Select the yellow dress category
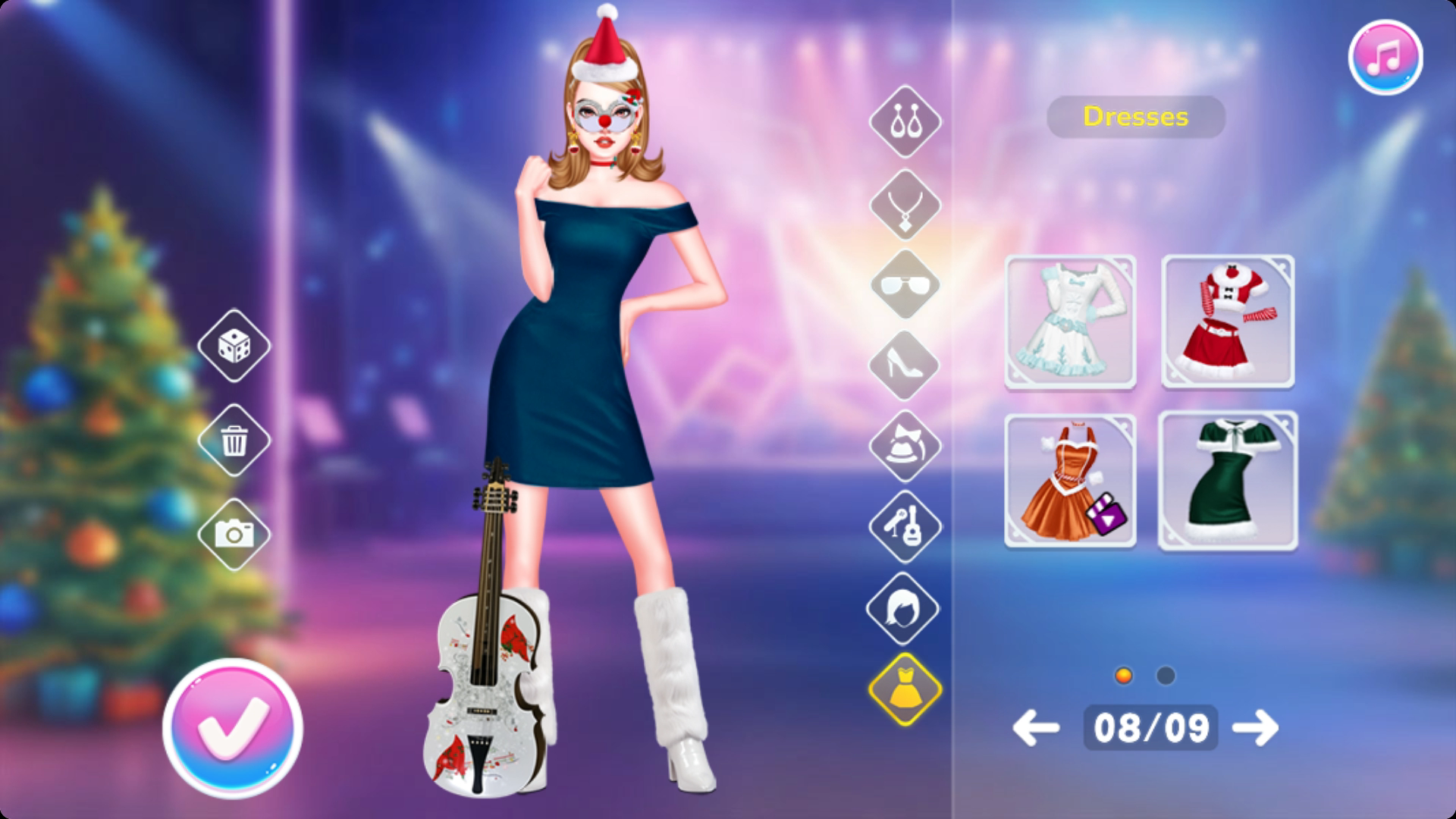This screenshot has height=819, width=1456. pos(905,689)
